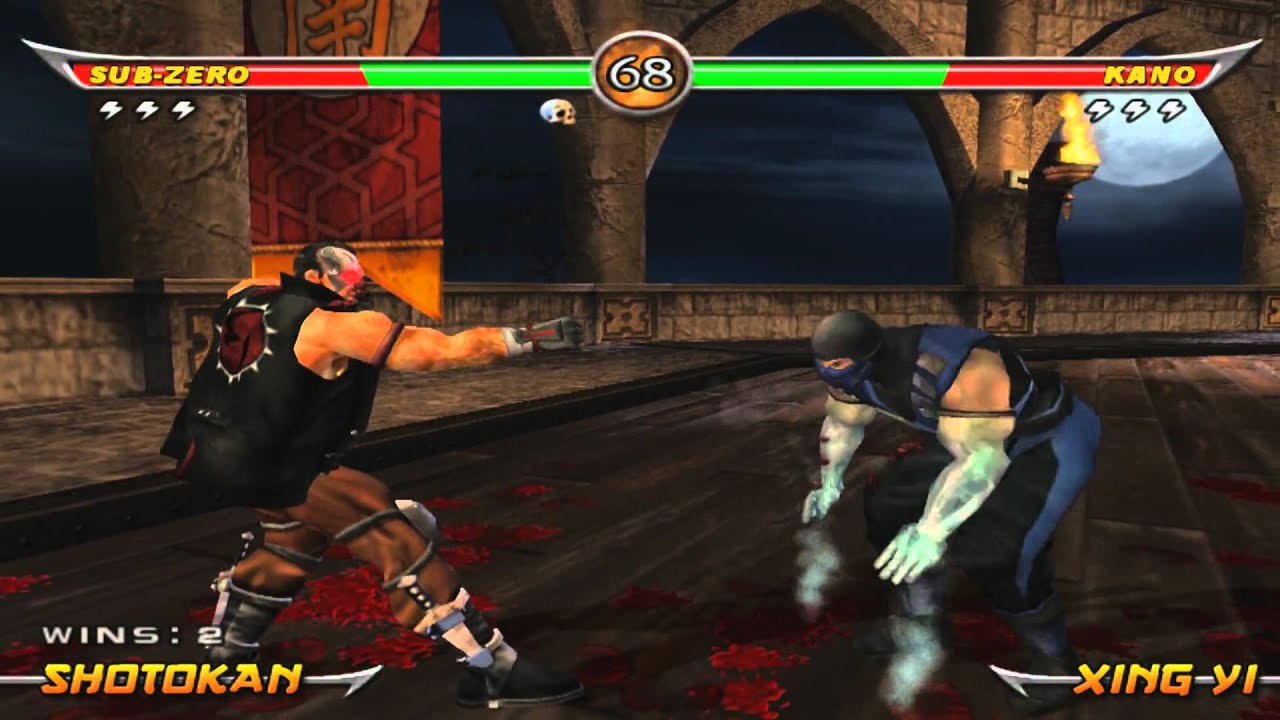The width and height of the screenshot is (1280, 720).
Task: Click the first lightning bolt under Kano's name
Action: pos(1098,110)
